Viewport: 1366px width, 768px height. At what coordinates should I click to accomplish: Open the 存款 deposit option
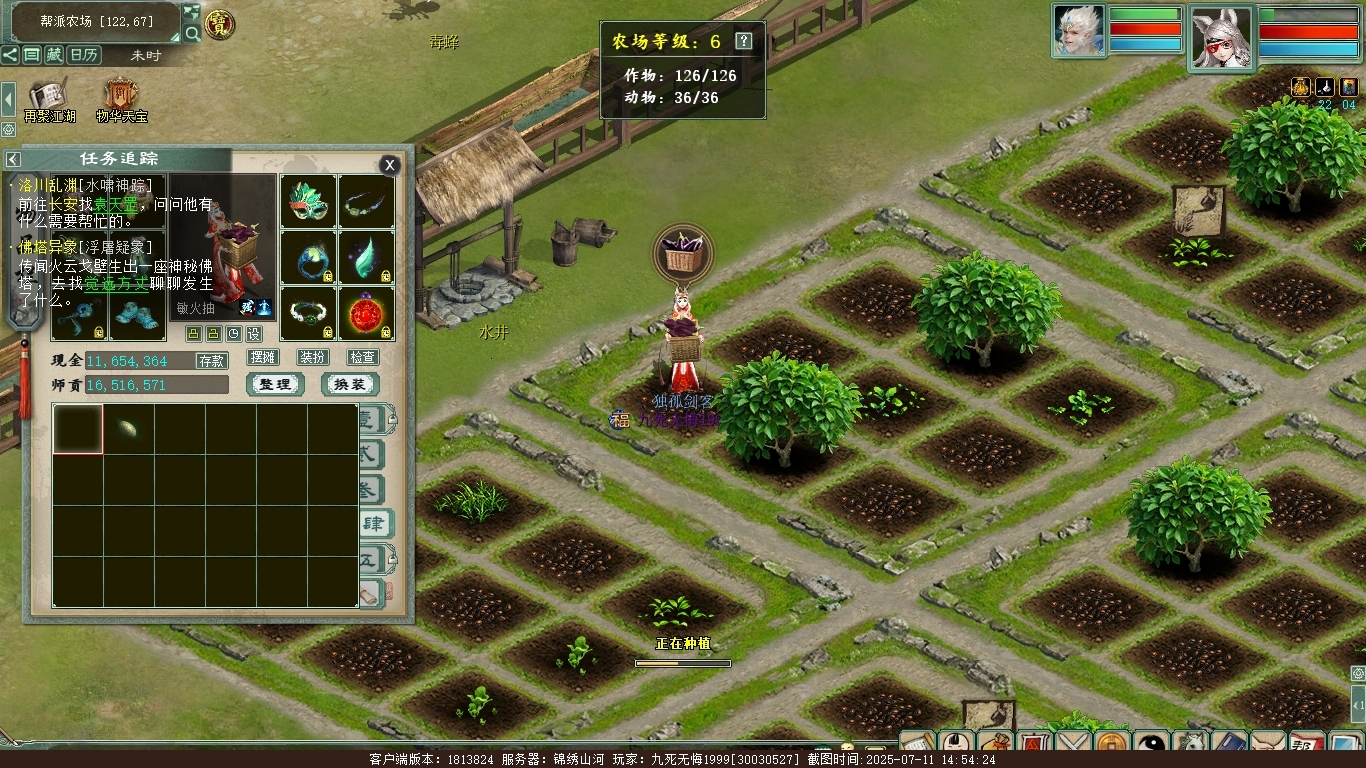(x=211, y=361)
